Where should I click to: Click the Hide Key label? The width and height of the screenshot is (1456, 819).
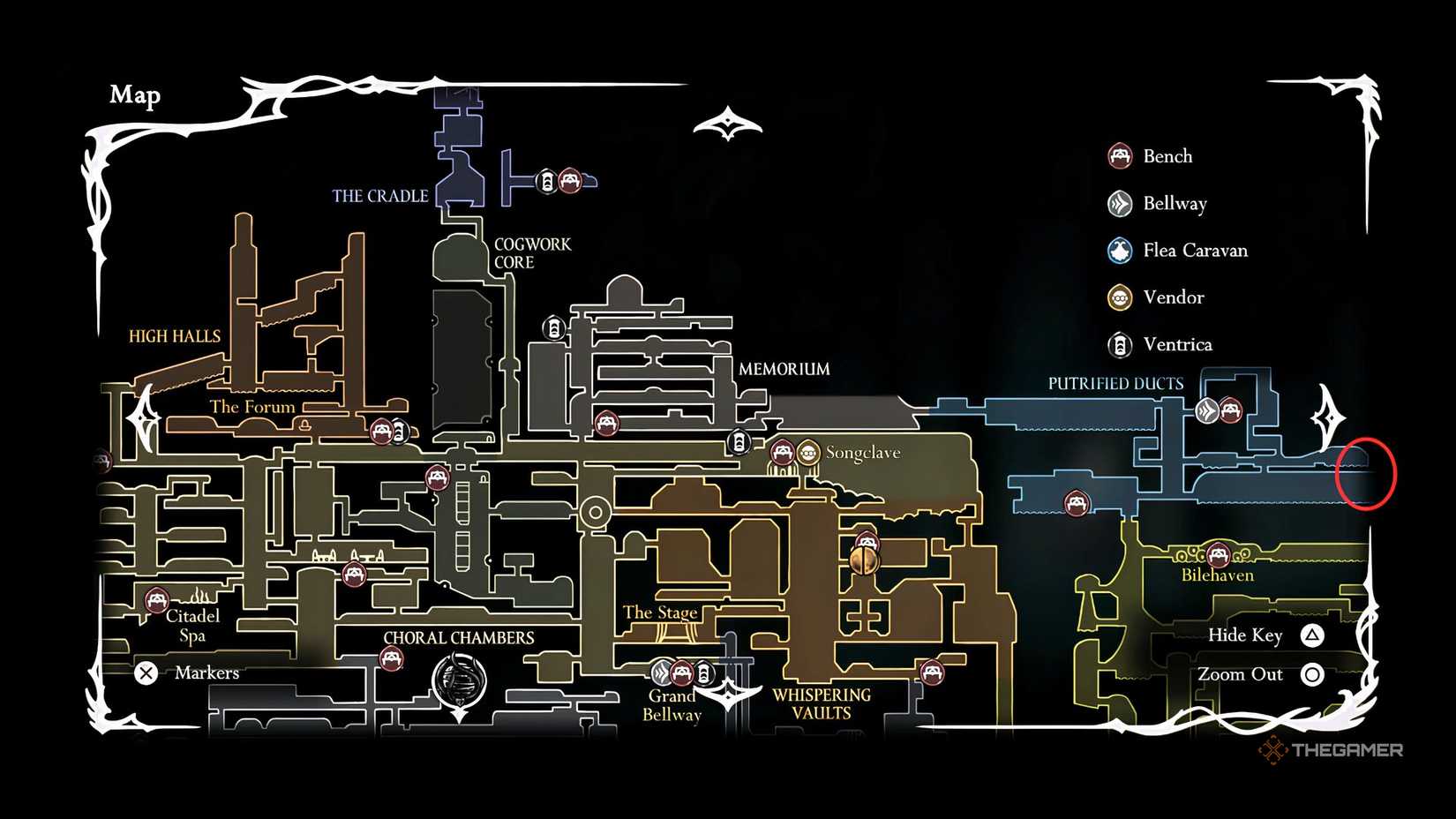tap(1245, 635)
